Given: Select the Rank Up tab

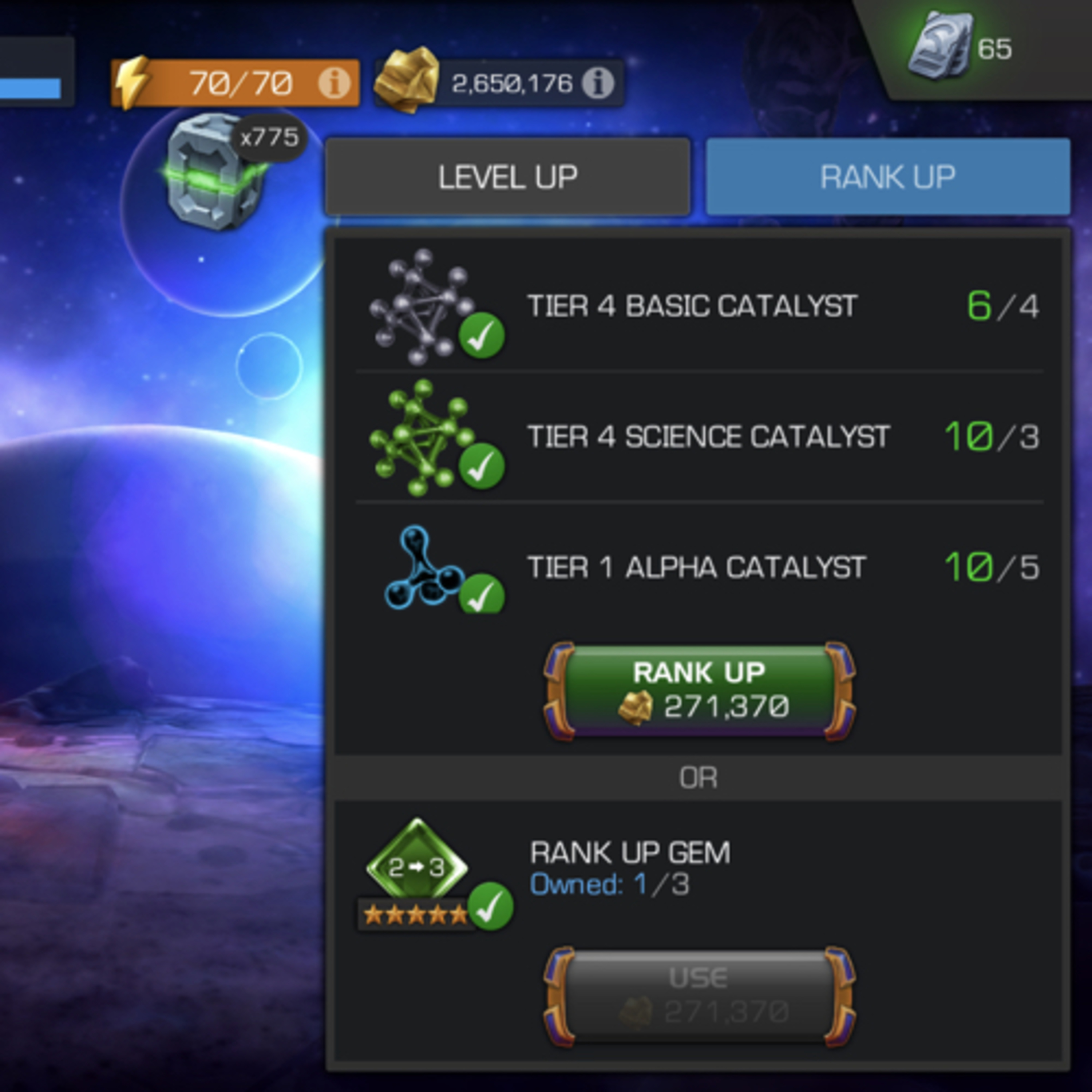Looking at the screenshot, I should click(887, 177).
